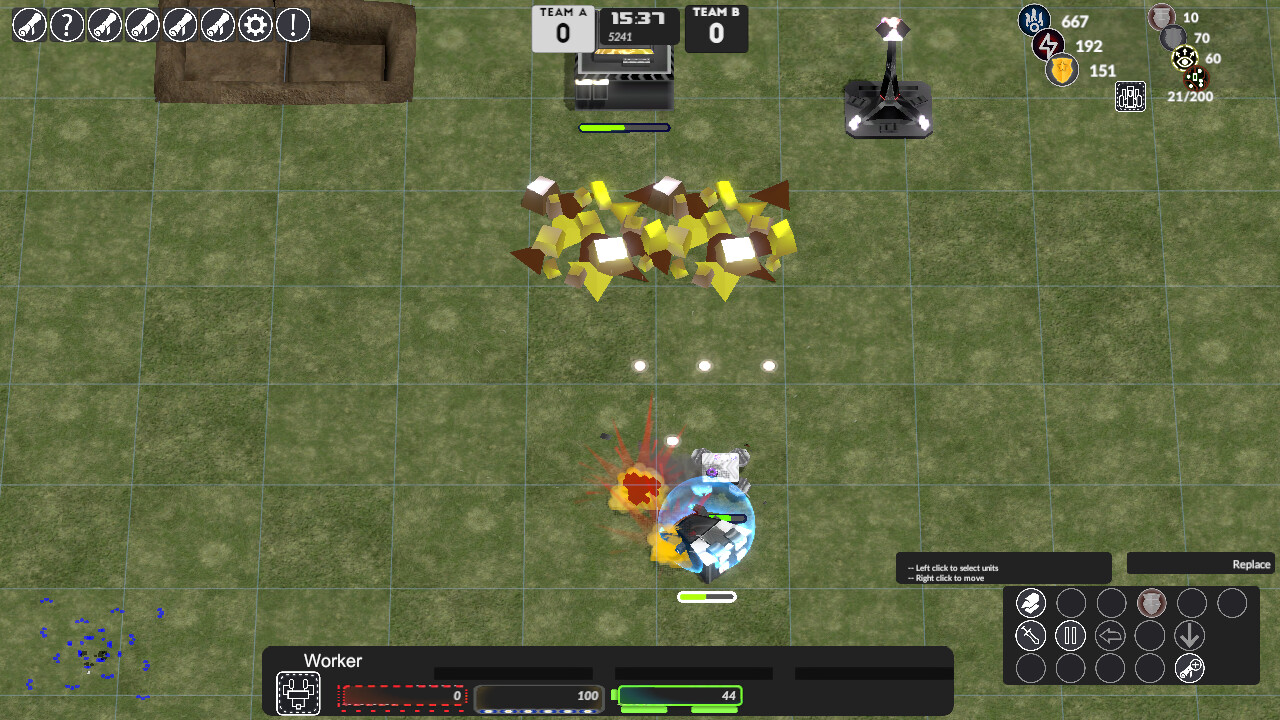Open the question mark help icon

pos(67,26)
